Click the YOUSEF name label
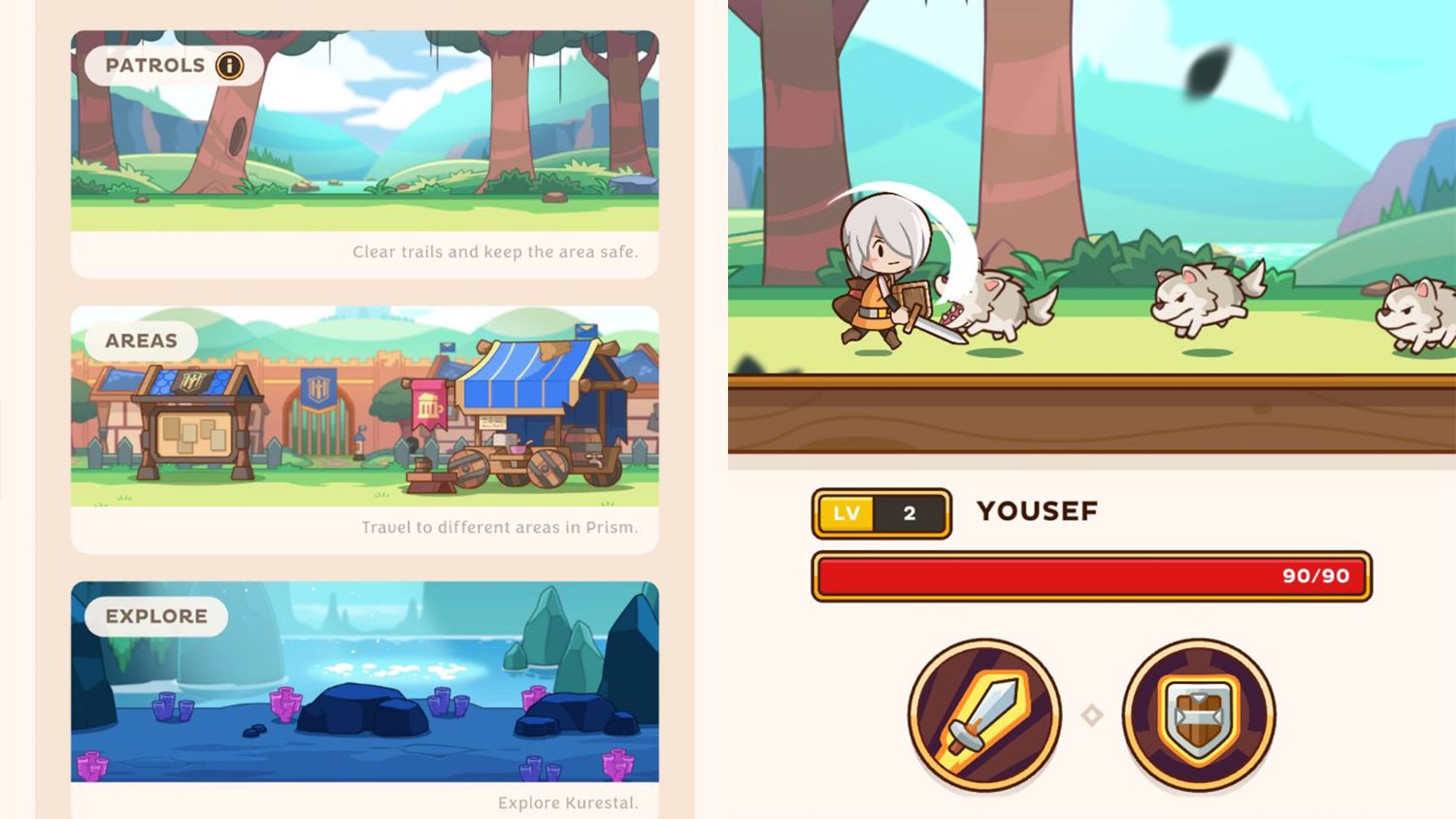1456x819 pixels. pos(1037,510)
